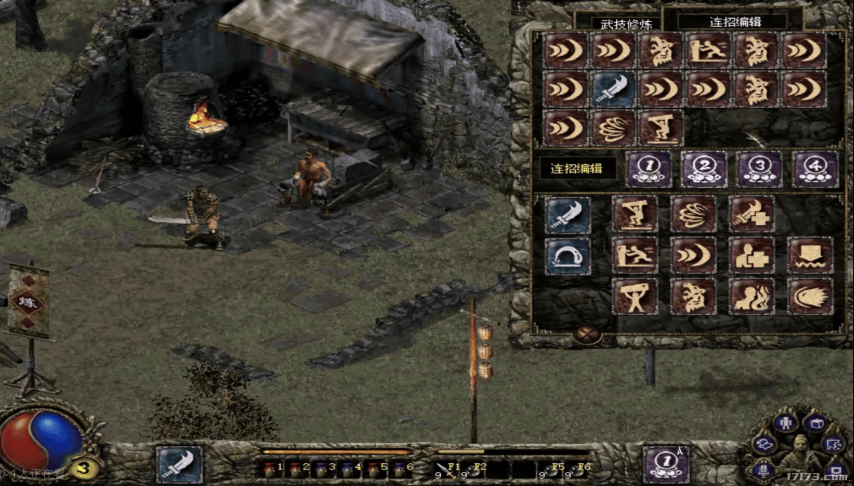
Task: Pick the flaming figure skill icon
Action: point(751,296)
